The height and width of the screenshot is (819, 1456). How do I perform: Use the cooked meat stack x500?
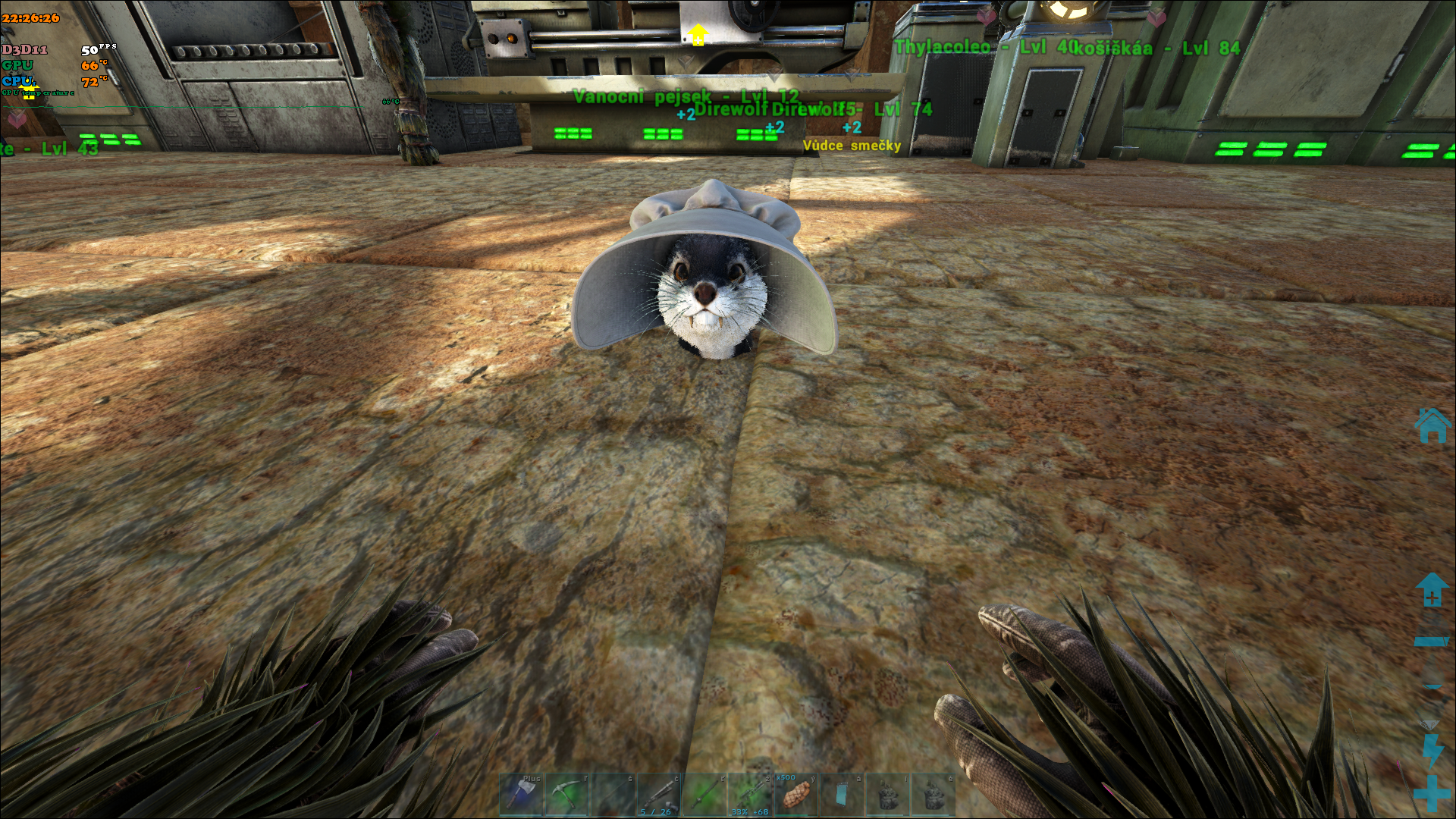(795, 795)
